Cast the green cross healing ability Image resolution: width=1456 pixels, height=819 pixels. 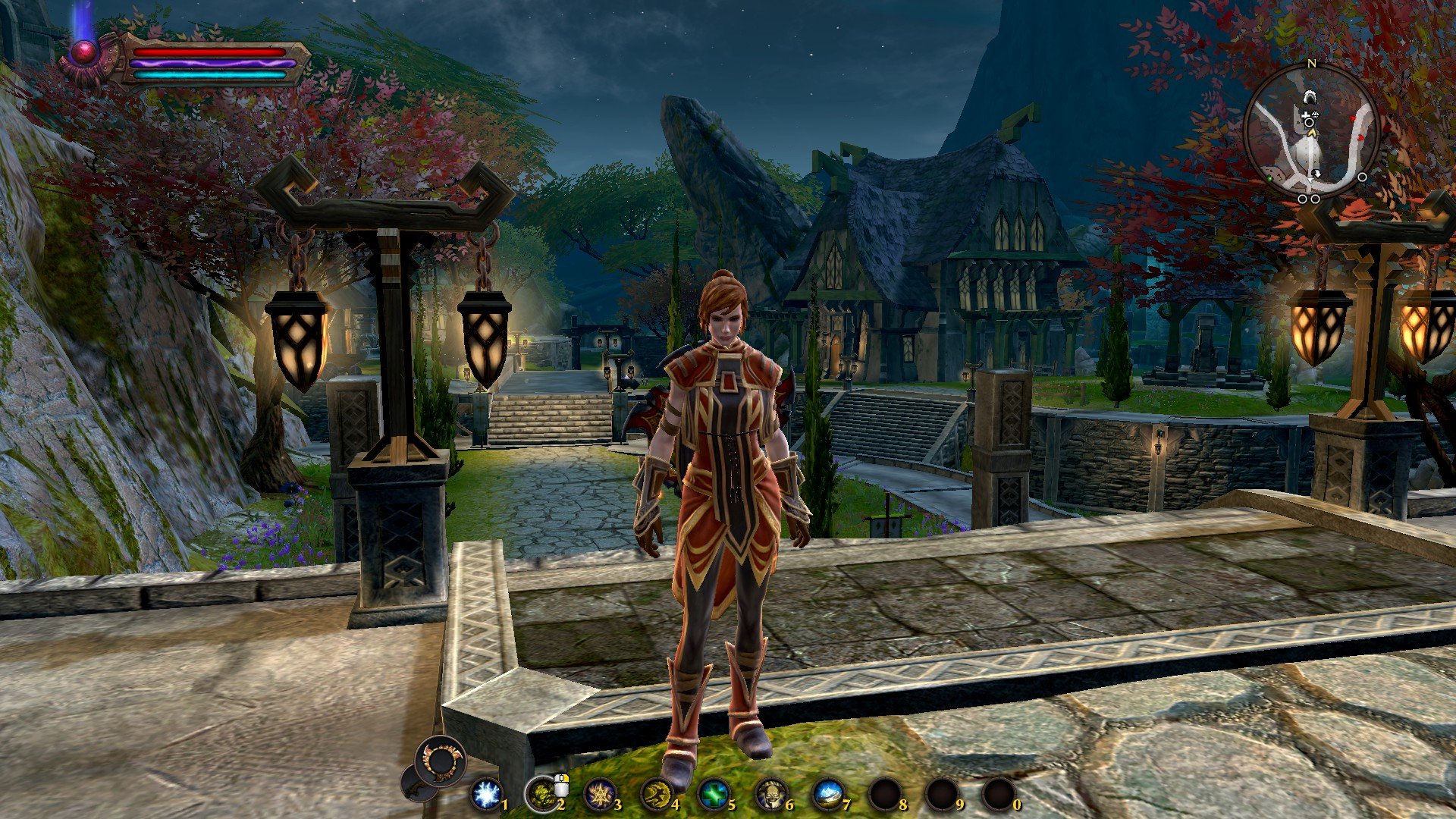[x=713, y=795]
